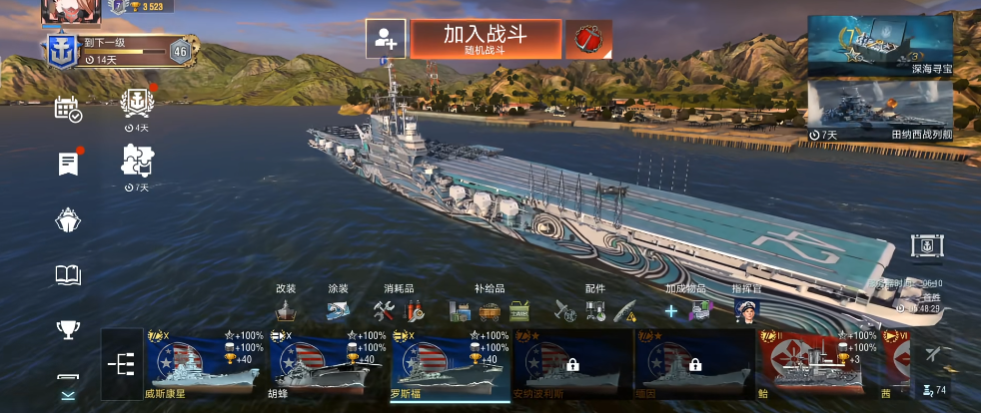Open the open-book guide icon
This screenshot has height=413, width=981.
point(68,275)
